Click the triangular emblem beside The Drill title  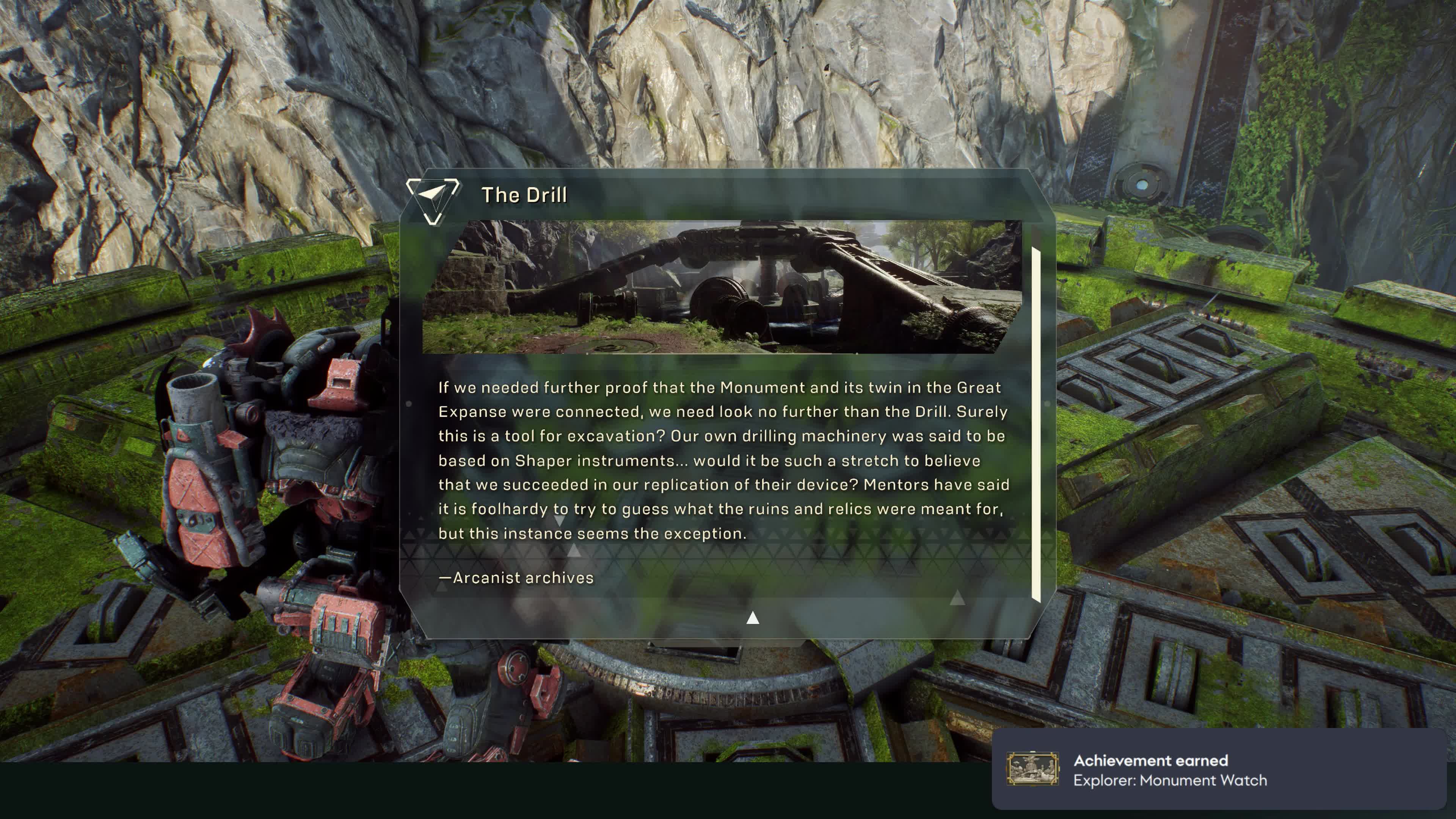point(433,199)
